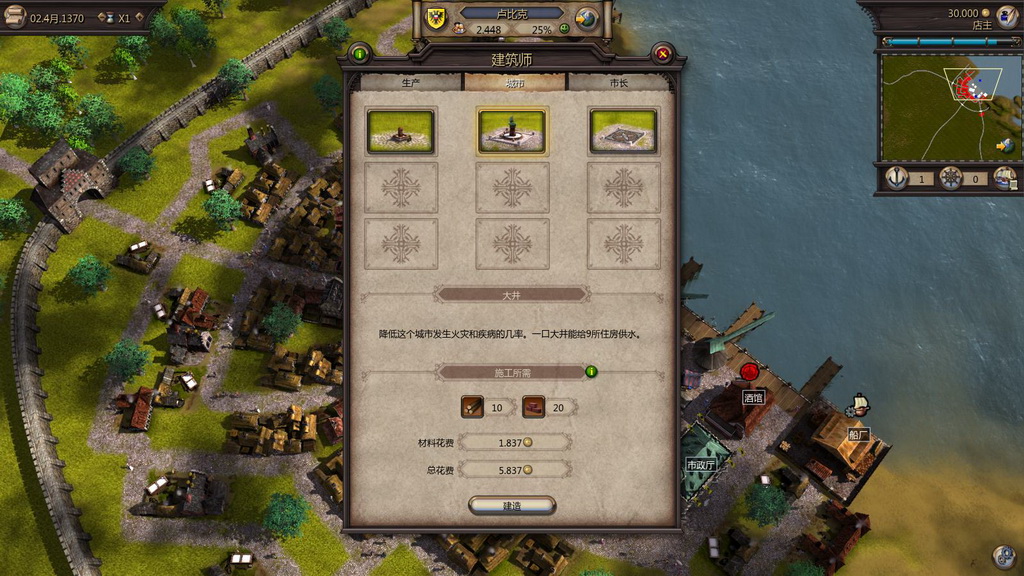Choose the small well building thumbnail
Image resolution: width=1024 pixels, height=576 pixels.
coord(401,132)
